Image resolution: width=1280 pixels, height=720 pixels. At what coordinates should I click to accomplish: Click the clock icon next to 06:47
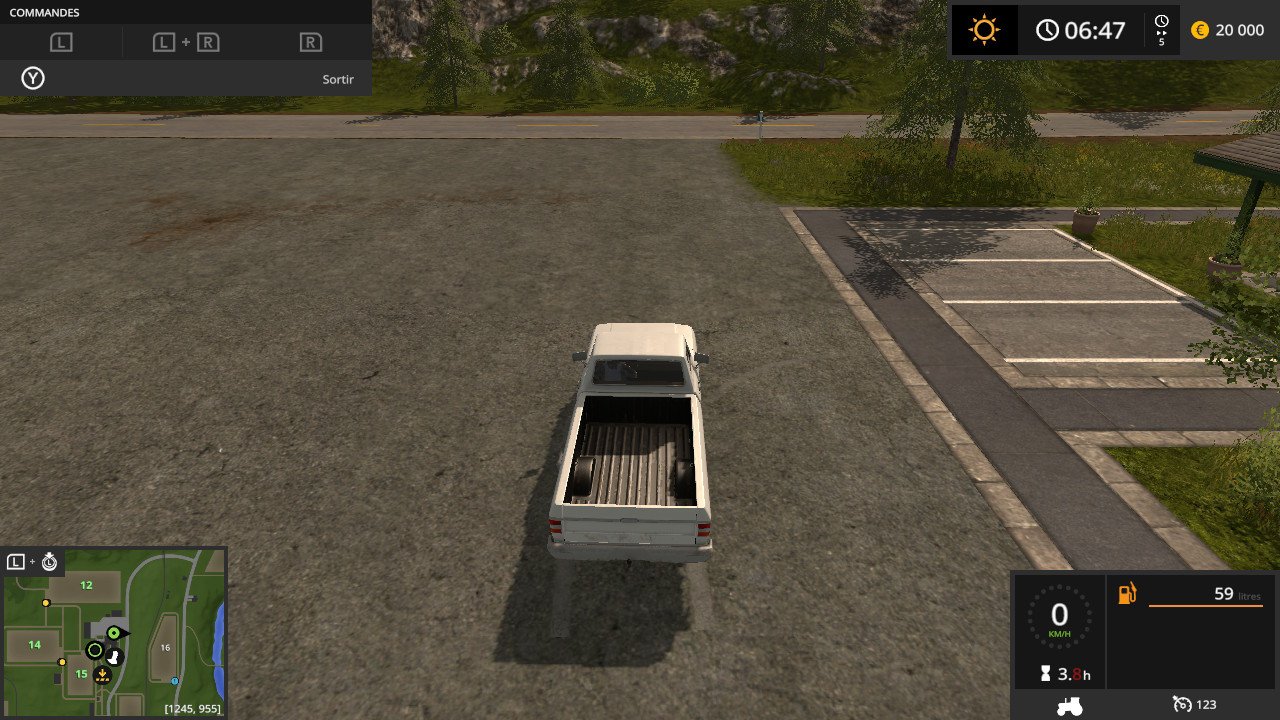tap(1048, 30)
